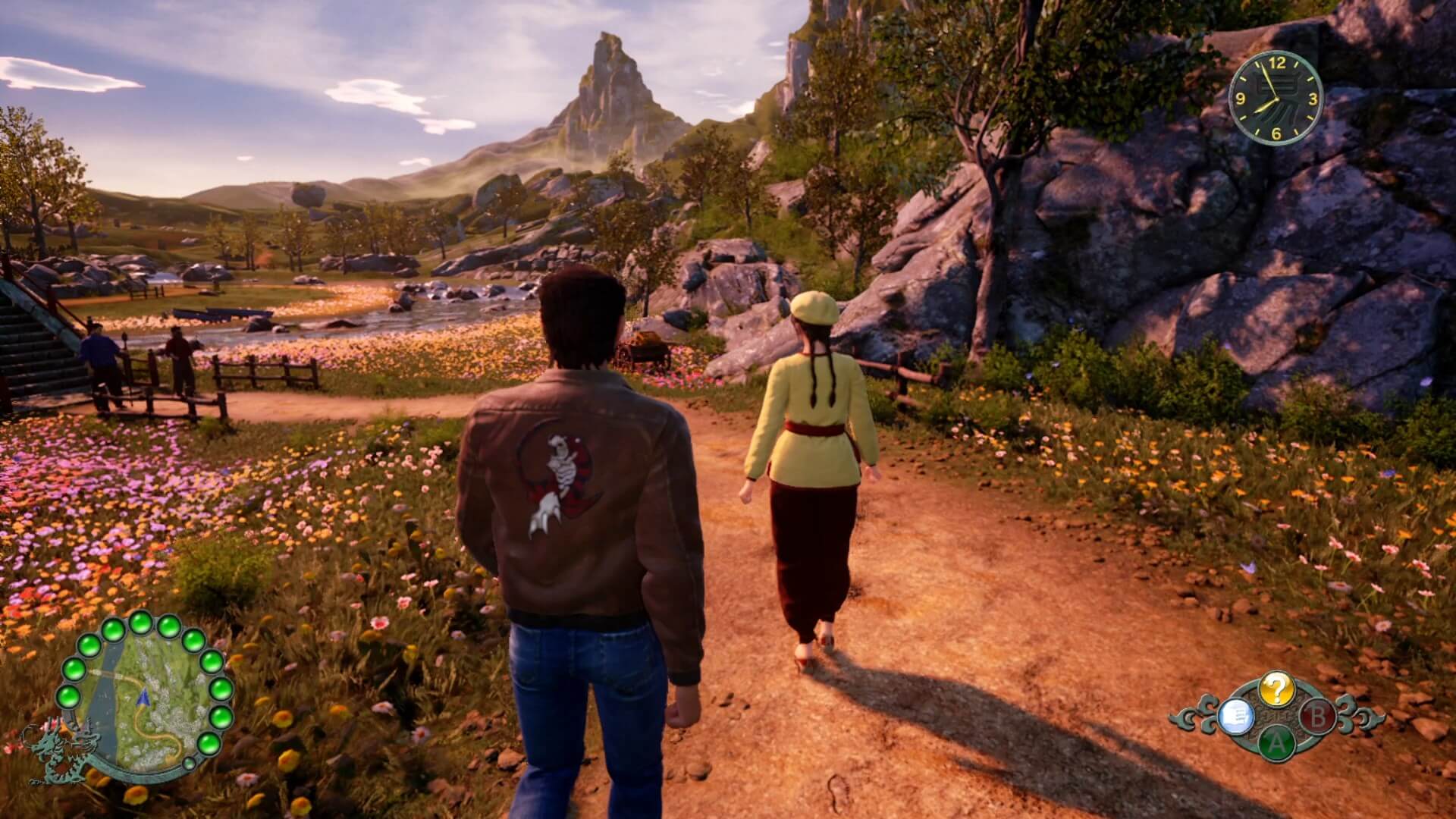Viewport: 1456px width, 819px height.
Task: Click the yellow question mark prompt icon
Action: click(x=1277, y=689)
